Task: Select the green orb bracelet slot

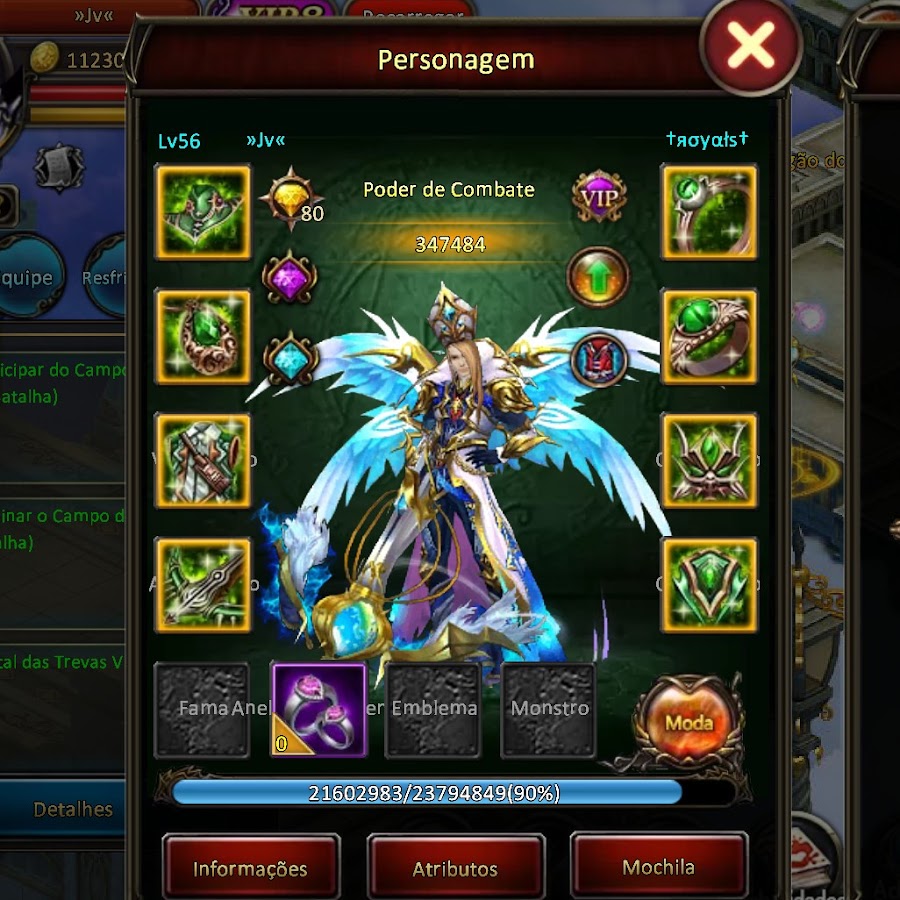Action: tap(709, 337)
